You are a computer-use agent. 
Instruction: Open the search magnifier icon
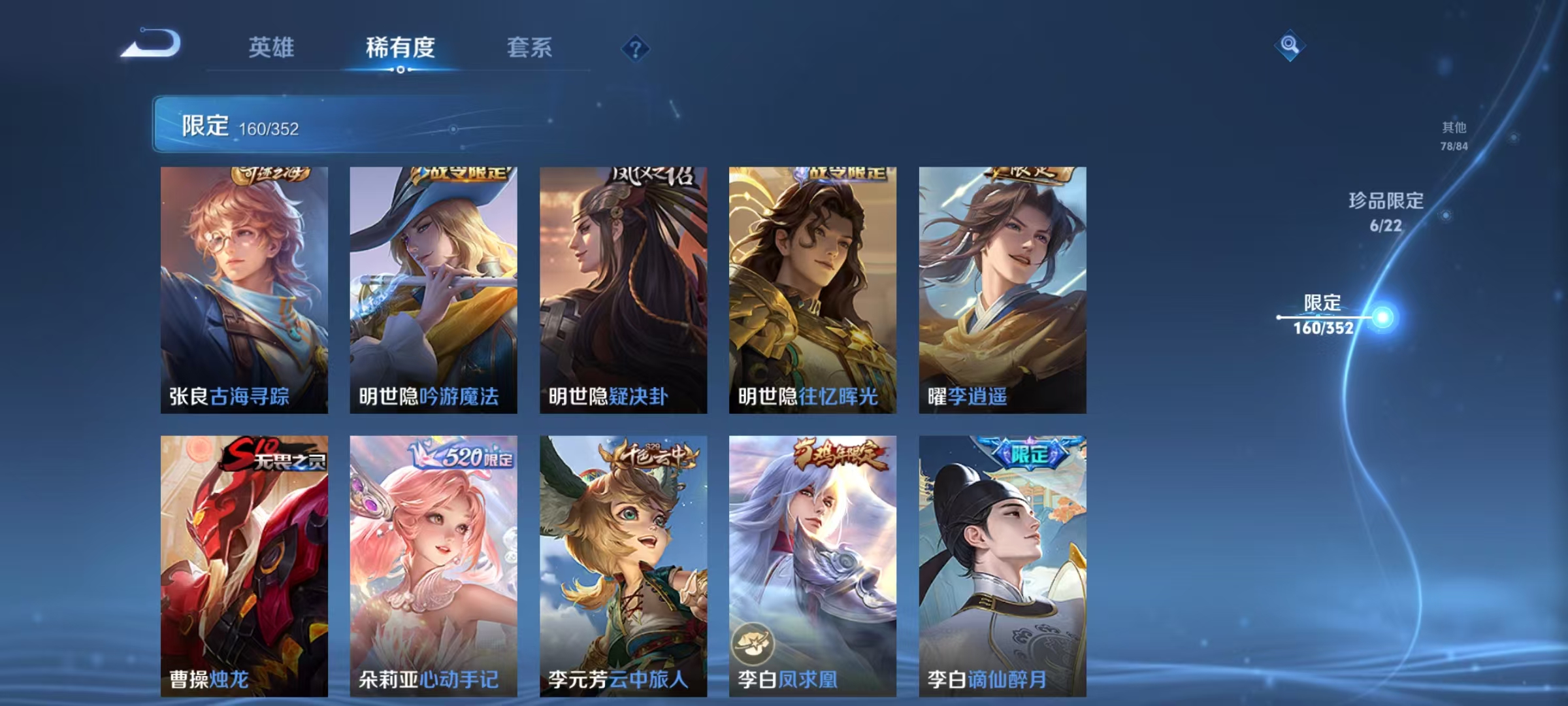point(1290,46)
